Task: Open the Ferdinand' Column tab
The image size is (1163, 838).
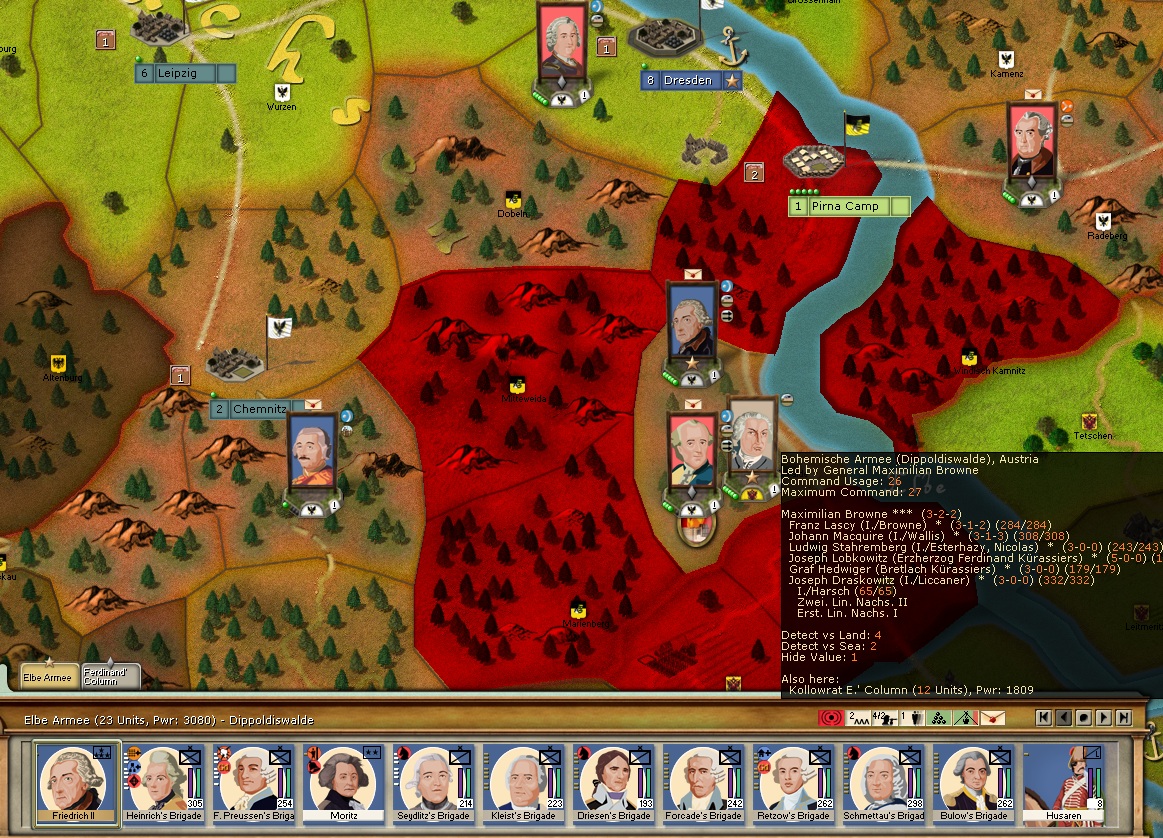Action: pyautogui.click(x=110, y=676)
